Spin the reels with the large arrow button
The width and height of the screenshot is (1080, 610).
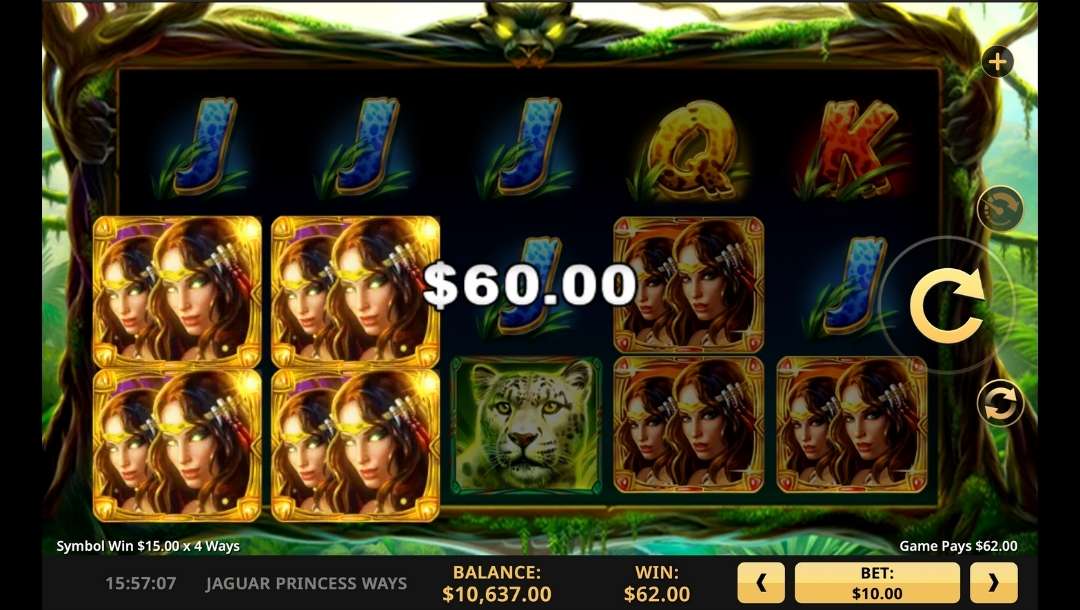[946, 303]
